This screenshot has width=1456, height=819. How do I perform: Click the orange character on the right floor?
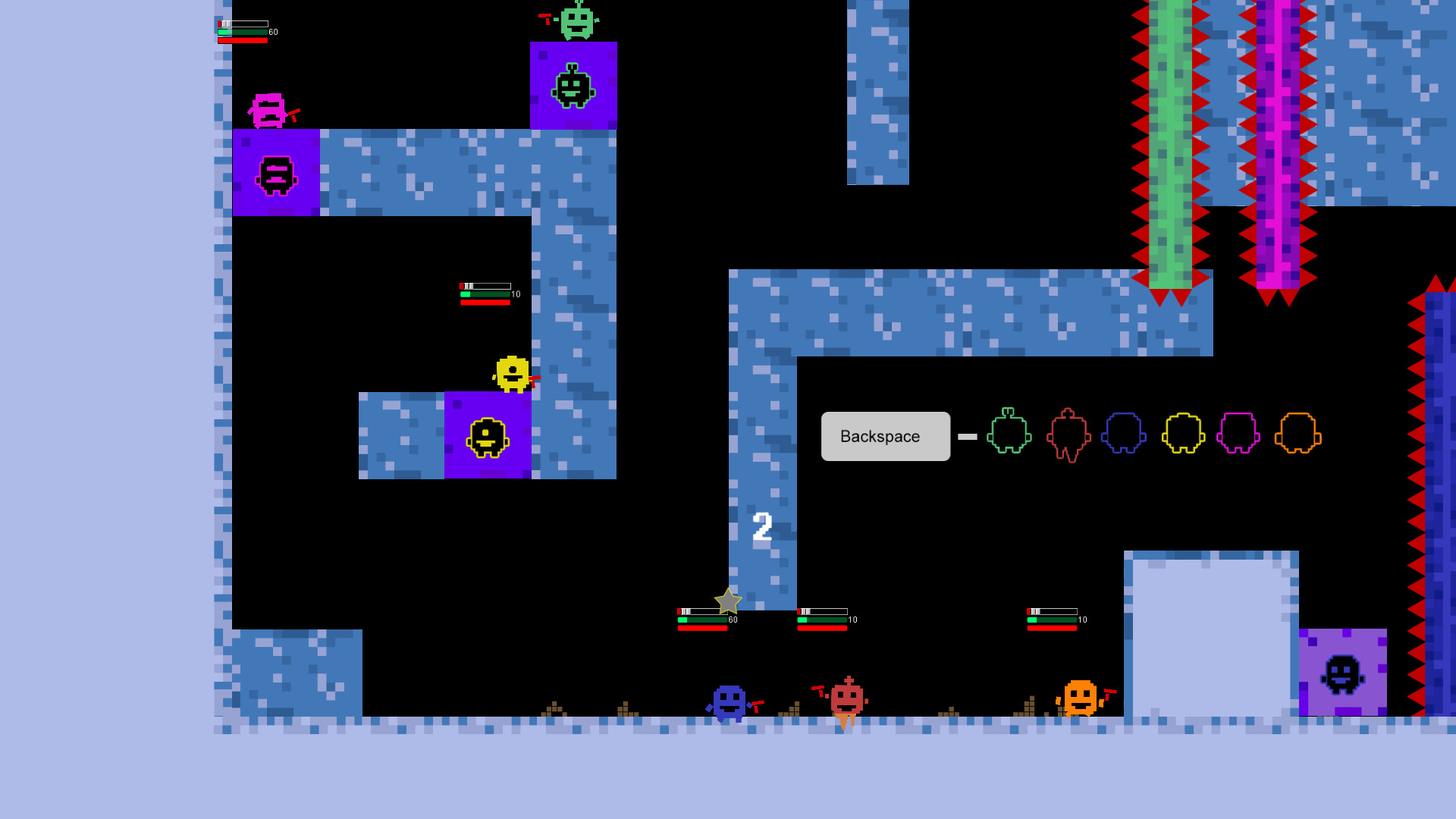[1081, 696]
